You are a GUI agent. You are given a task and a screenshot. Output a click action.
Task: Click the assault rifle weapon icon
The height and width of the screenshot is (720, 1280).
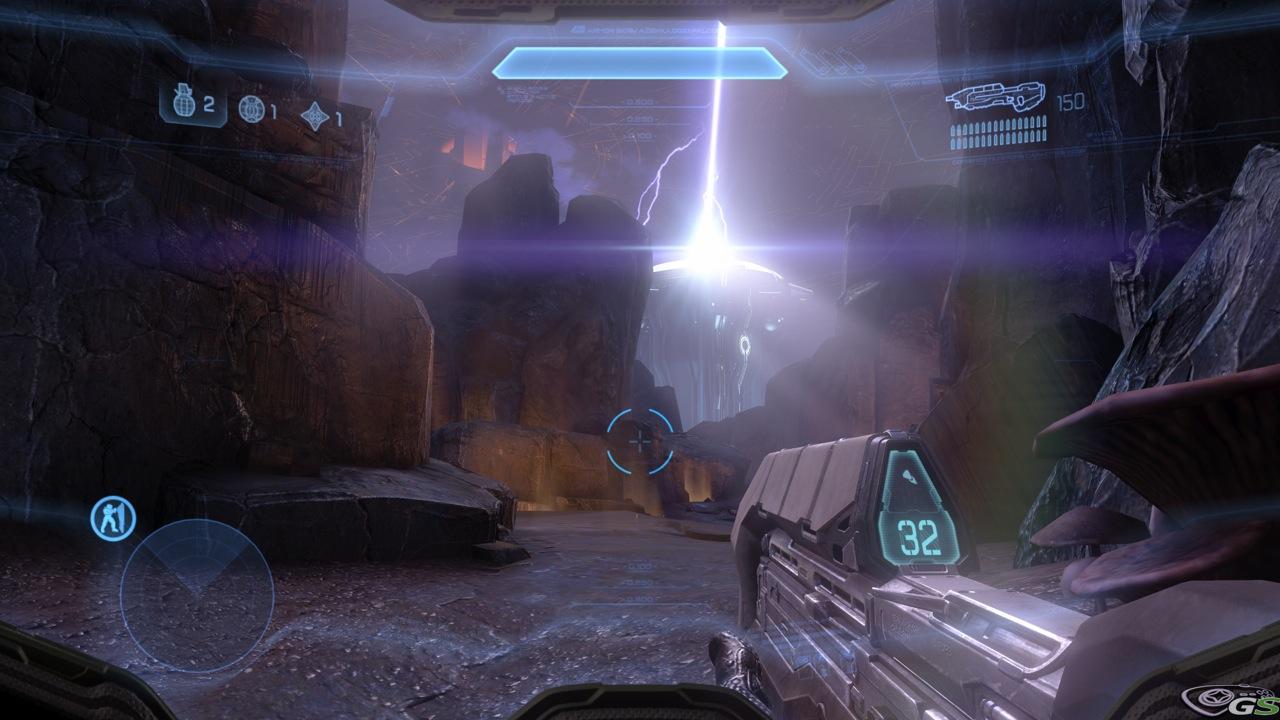pyautogui.click(x=995, y=98)
